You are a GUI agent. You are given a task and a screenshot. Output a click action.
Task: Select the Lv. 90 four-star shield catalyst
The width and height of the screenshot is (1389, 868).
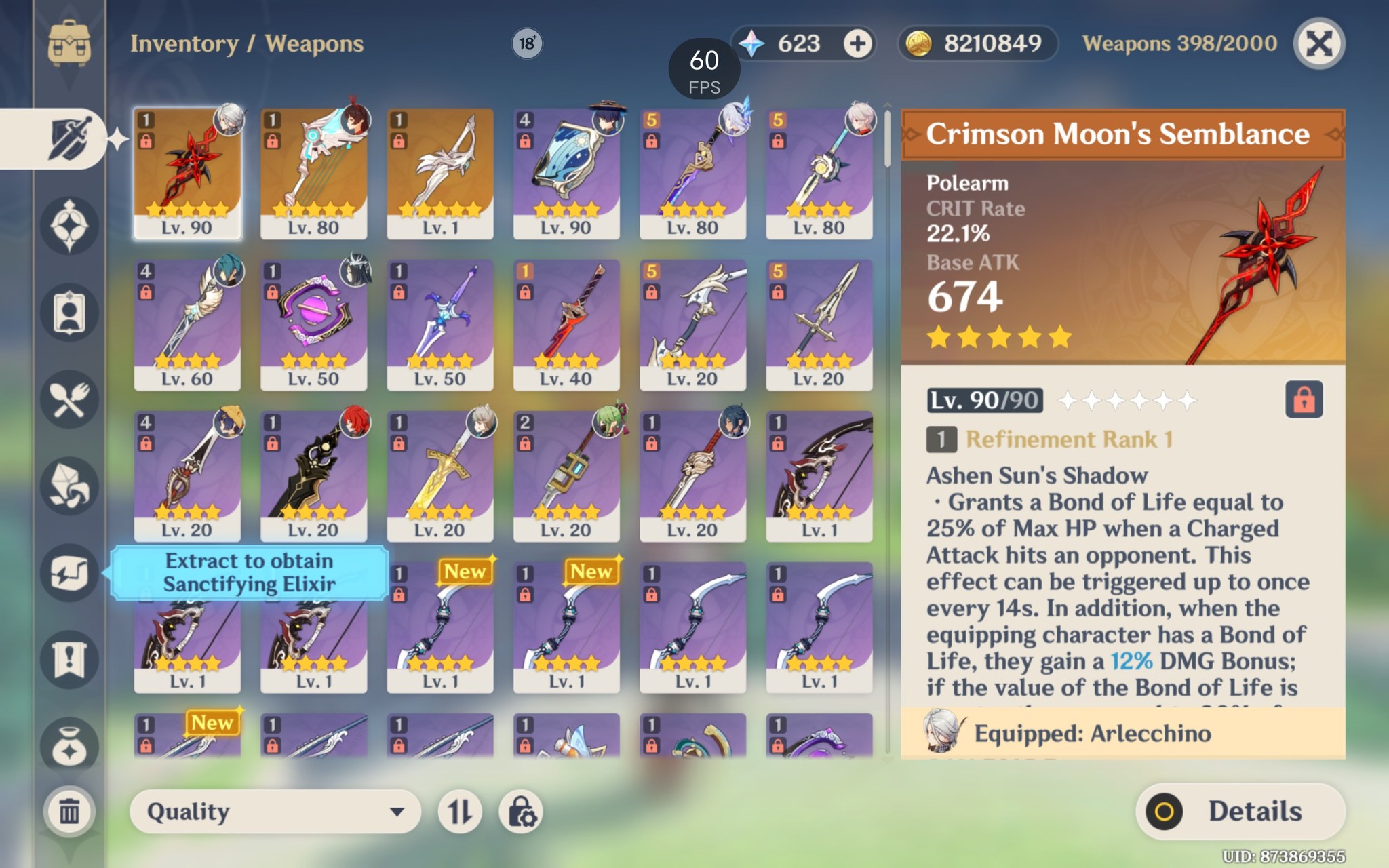point(566,174)
